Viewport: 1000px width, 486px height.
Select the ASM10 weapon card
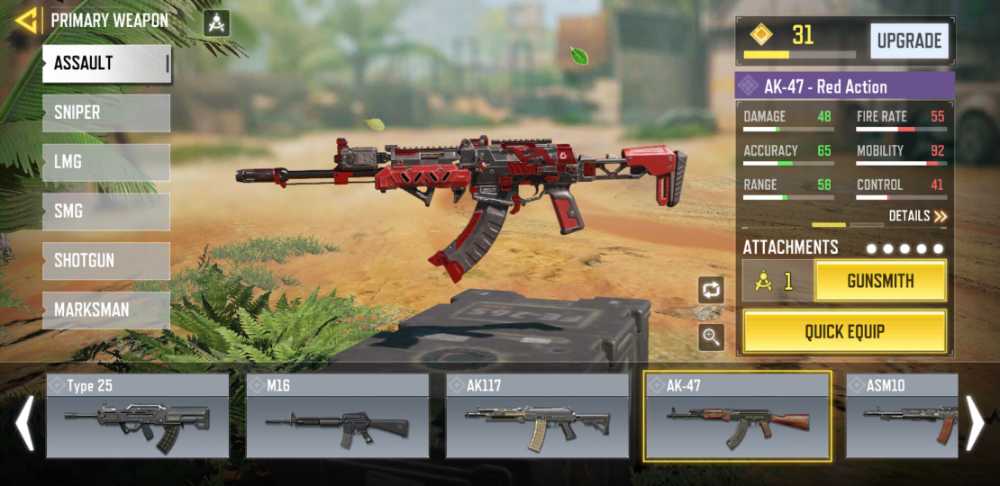click(902, 416)
